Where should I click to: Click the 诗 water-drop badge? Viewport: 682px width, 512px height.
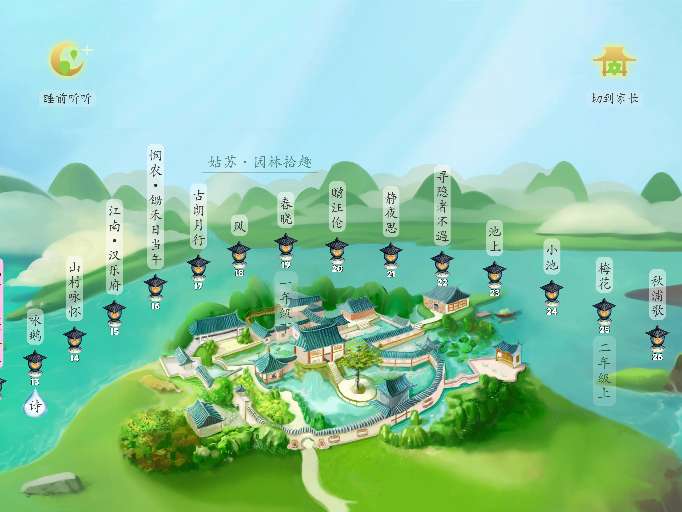(35, 407)
